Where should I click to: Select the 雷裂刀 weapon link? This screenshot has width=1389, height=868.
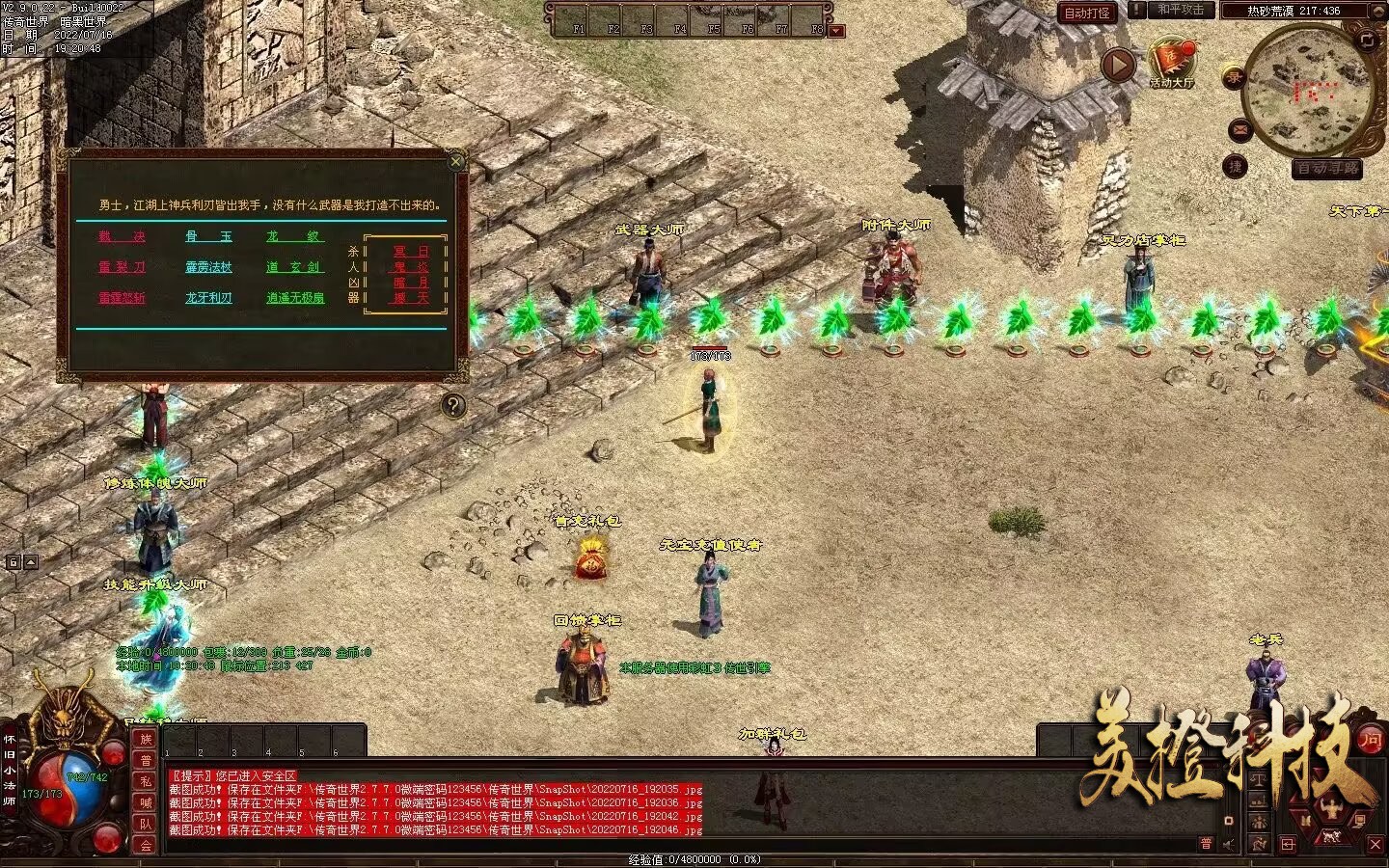click(123, 267)
